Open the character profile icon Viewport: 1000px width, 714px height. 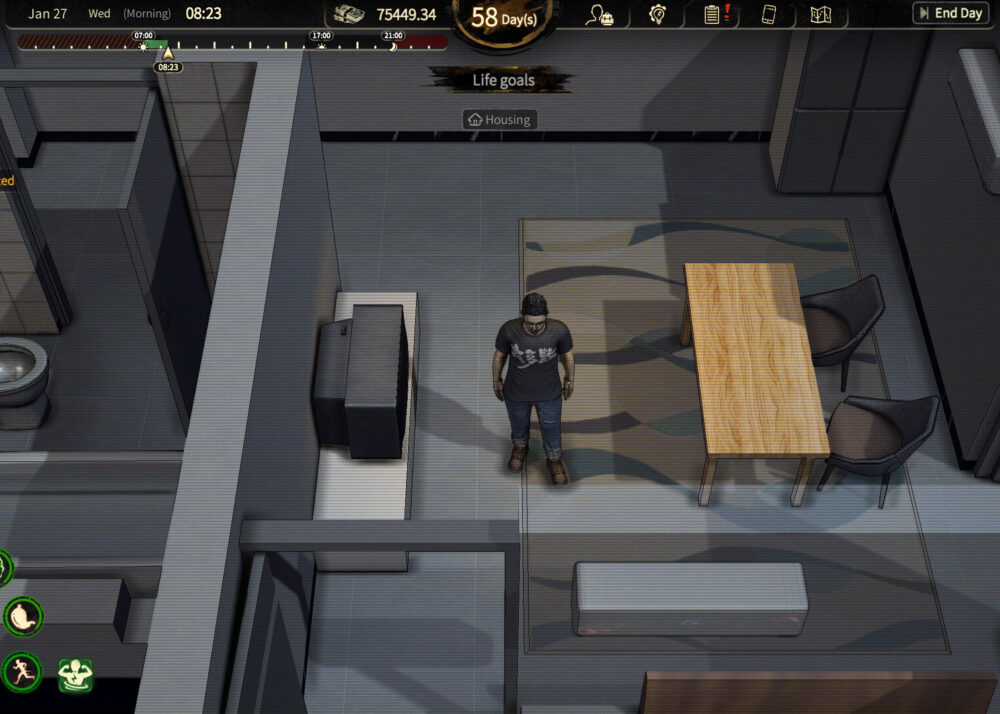(600, 15)
